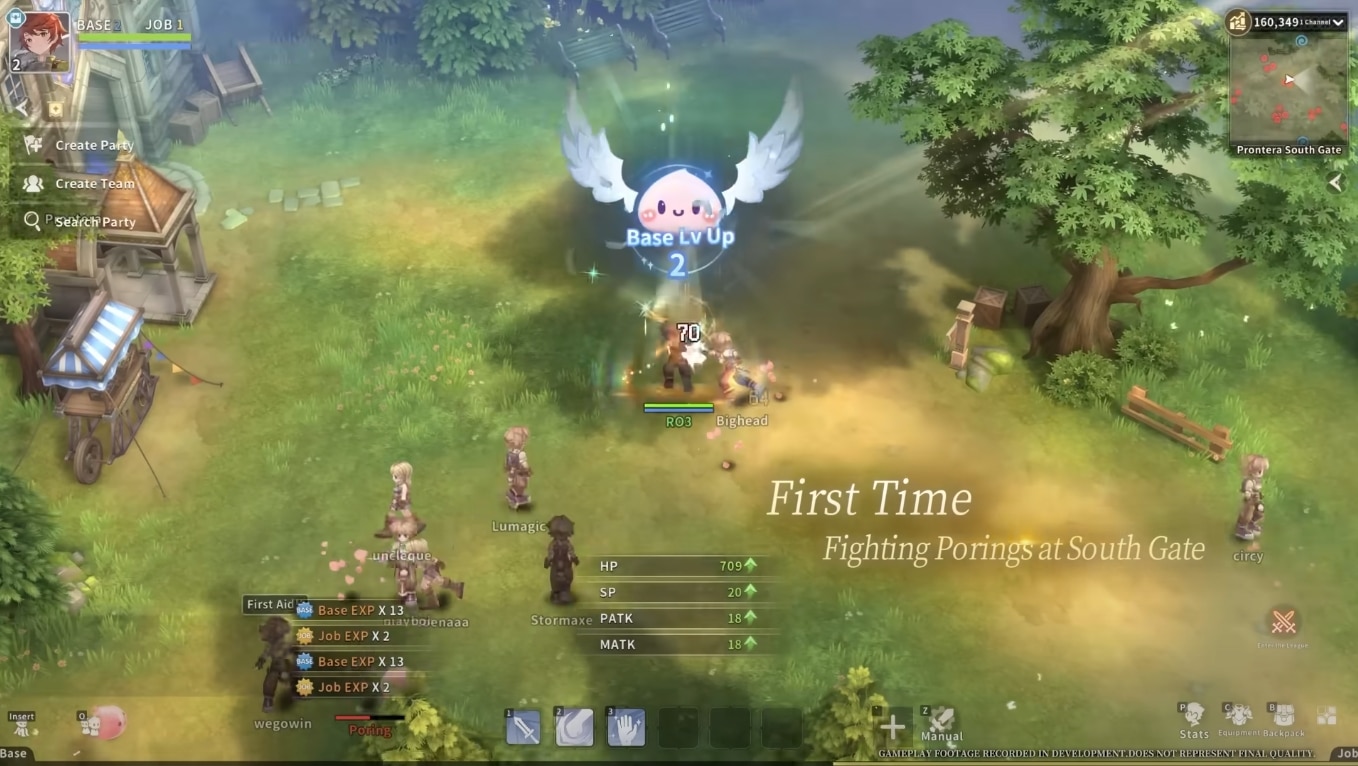Open the four-square grid menu icon
The height and width of the screenshot is (766, 1358).
(1326, 715)
